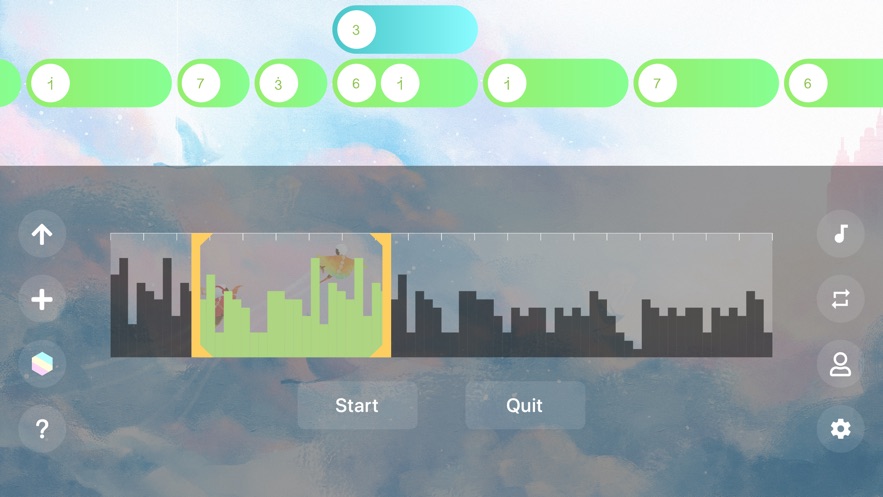This screenshot has height=497, width=883.
Task: Open the user profile icon
Action: 840,365
